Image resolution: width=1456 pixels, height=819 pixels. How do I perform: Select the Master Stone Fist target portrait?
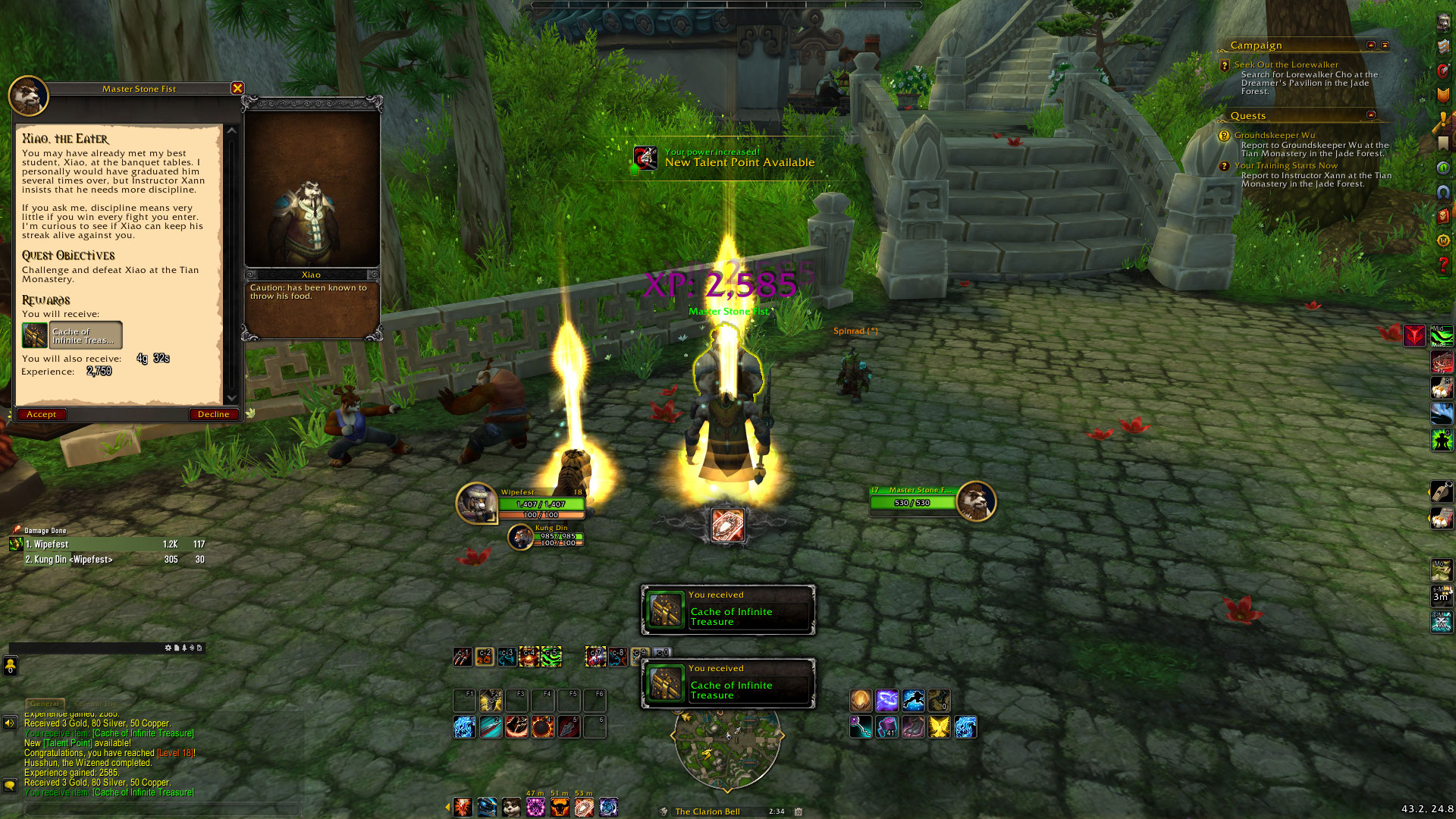[x=975, y=501]
